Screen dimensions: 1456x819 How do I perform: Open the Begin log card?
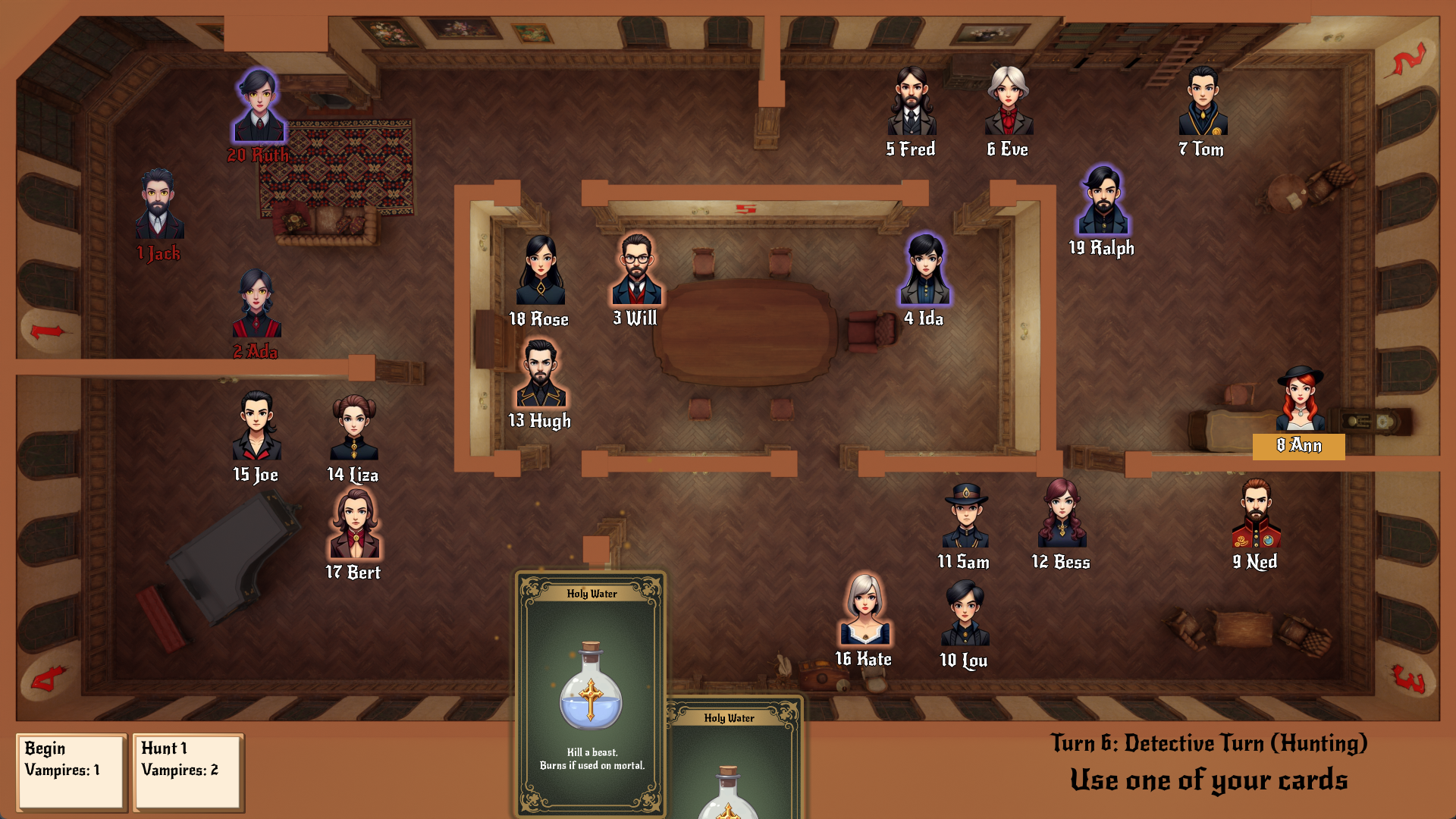tap(71, 770)
